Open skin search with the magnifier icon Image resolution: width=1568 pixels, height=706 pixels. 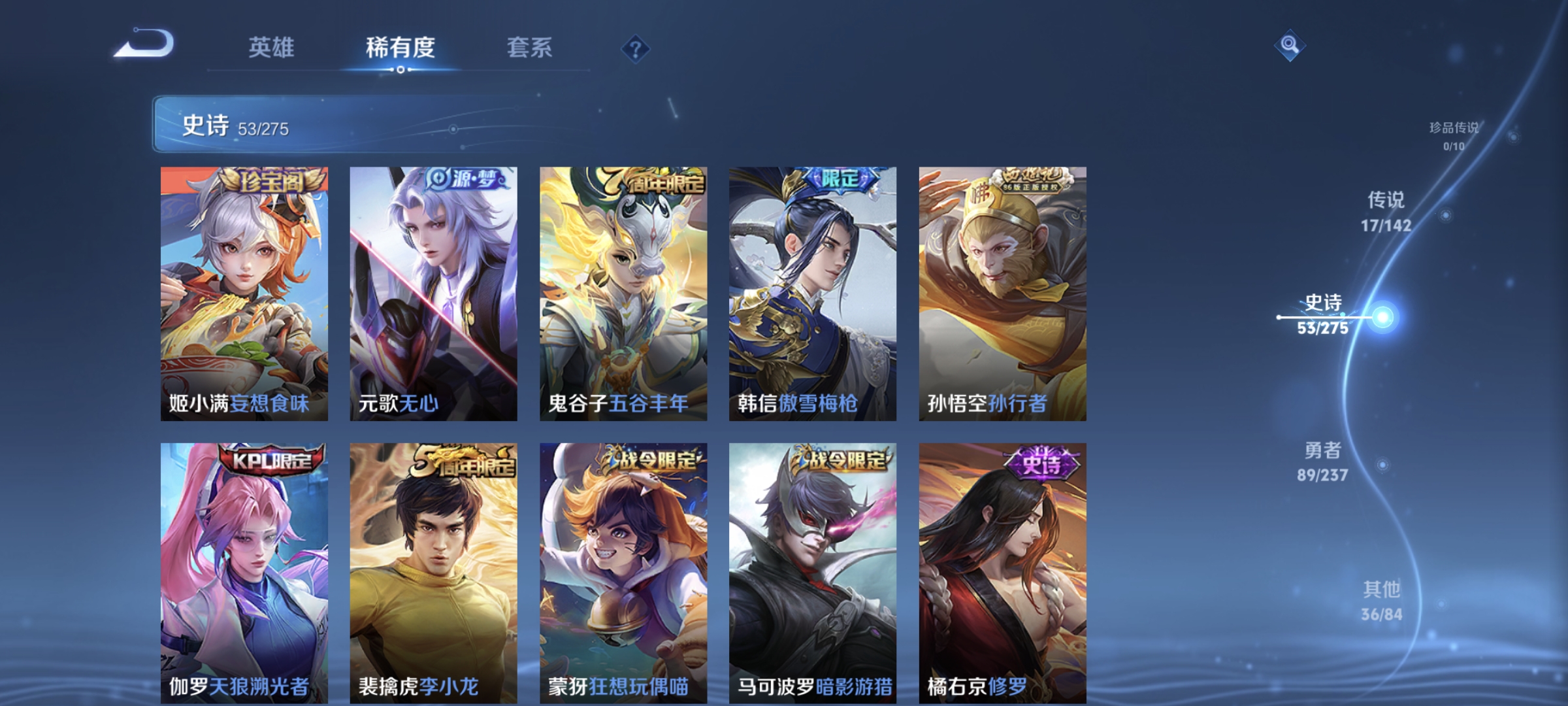(1290, 44)
